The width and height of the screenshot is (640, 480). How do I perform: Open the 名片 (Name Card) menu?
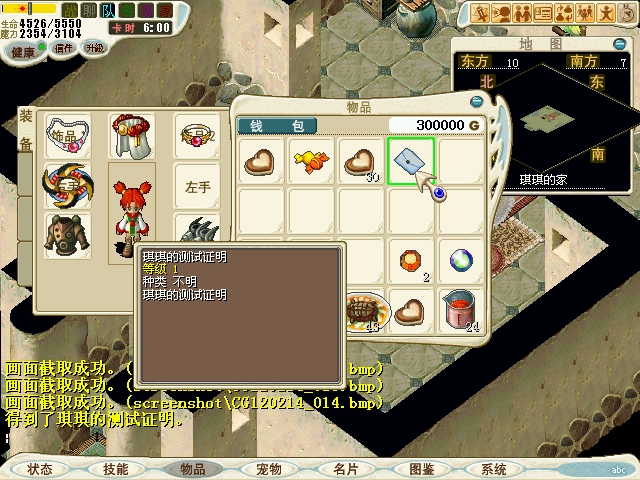[x=344, y=468]
